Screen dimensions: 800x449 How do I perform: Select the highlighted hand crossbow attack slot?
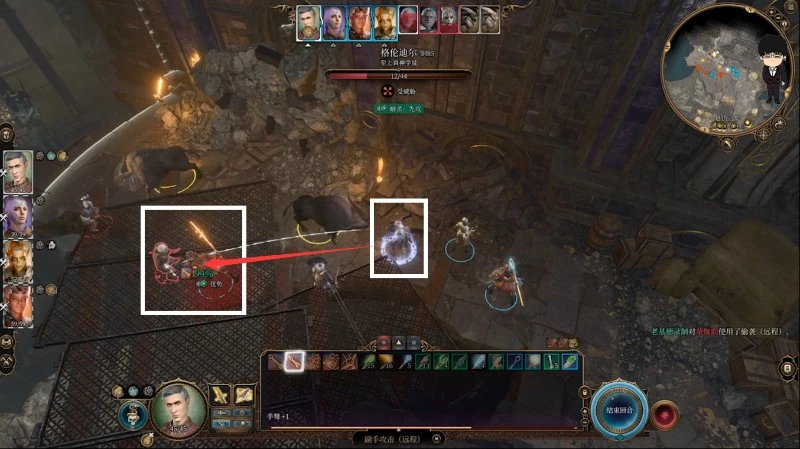pos(294,362)
